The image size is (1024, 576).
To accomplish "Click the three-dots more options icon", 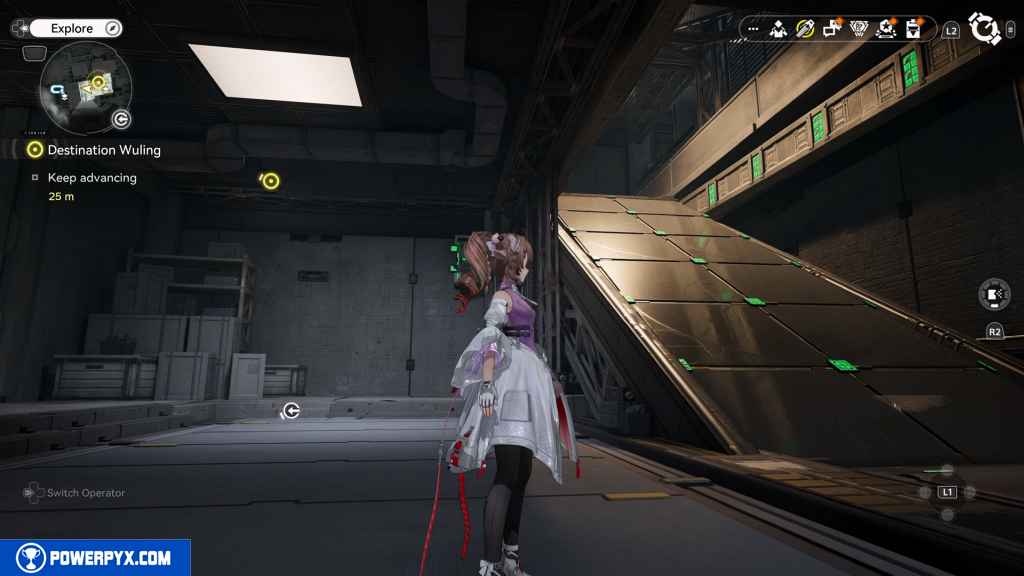I will [753, 29].
